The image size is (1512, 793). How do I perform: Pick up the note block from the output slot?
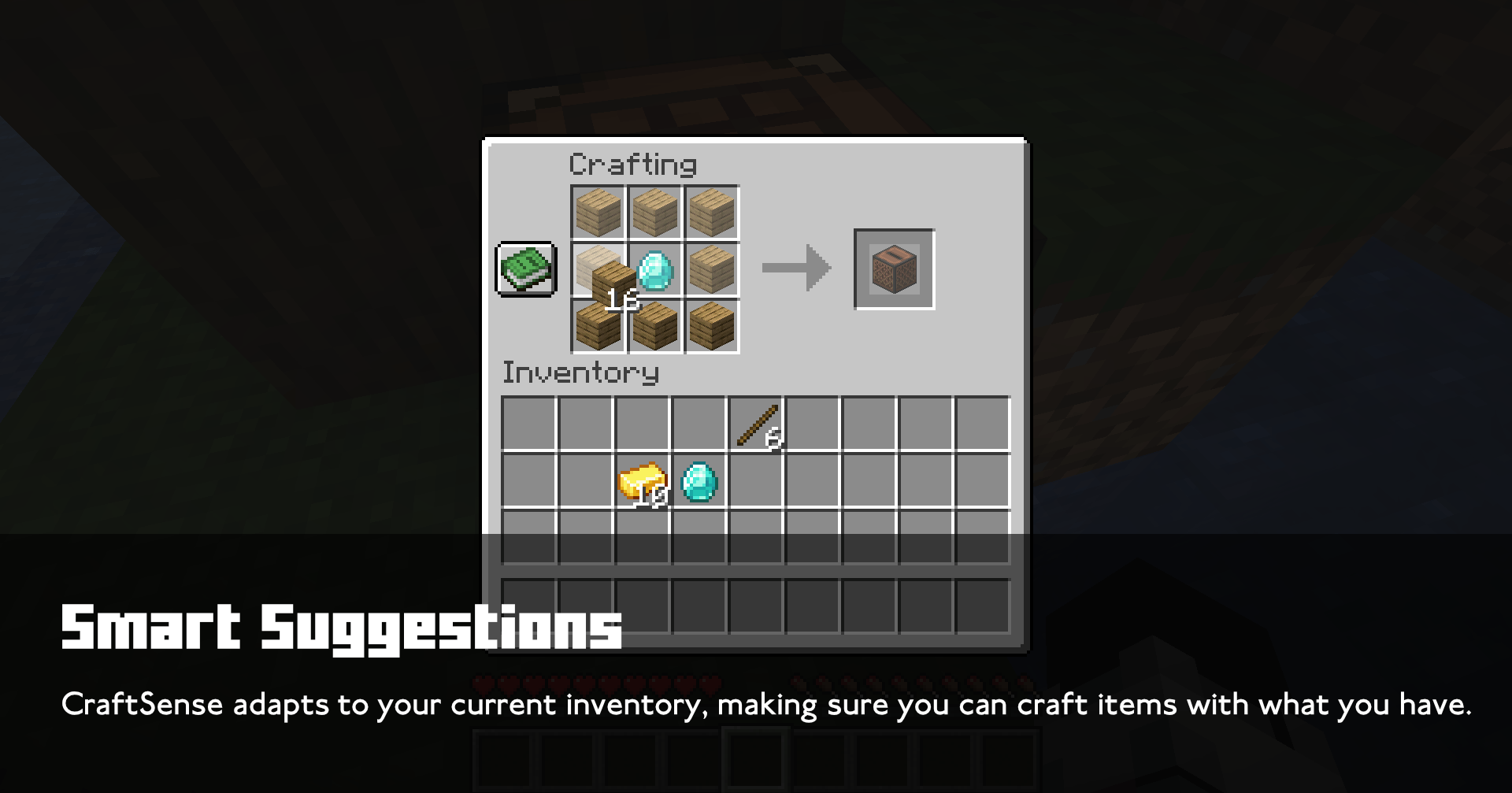tap(895, 268)
